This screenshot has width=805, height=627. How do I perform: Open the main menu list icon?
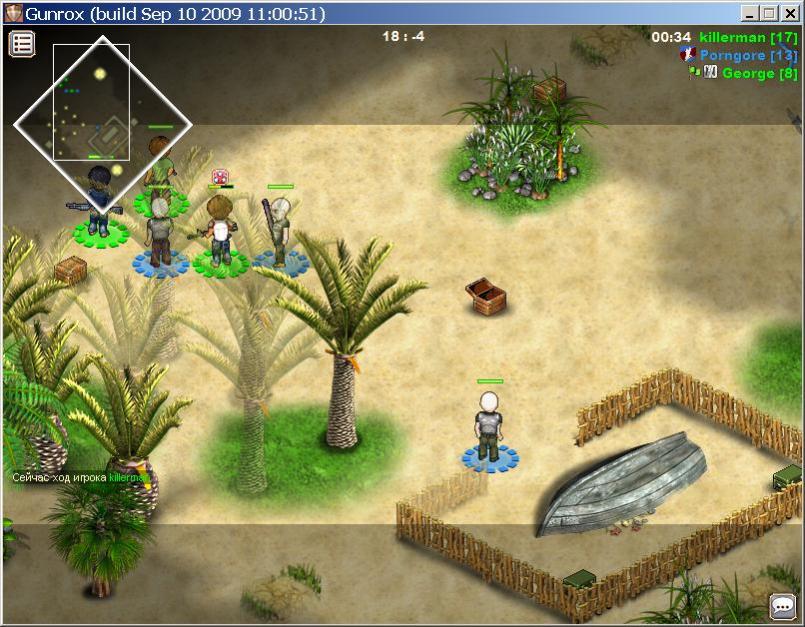(x=22, y=43)
